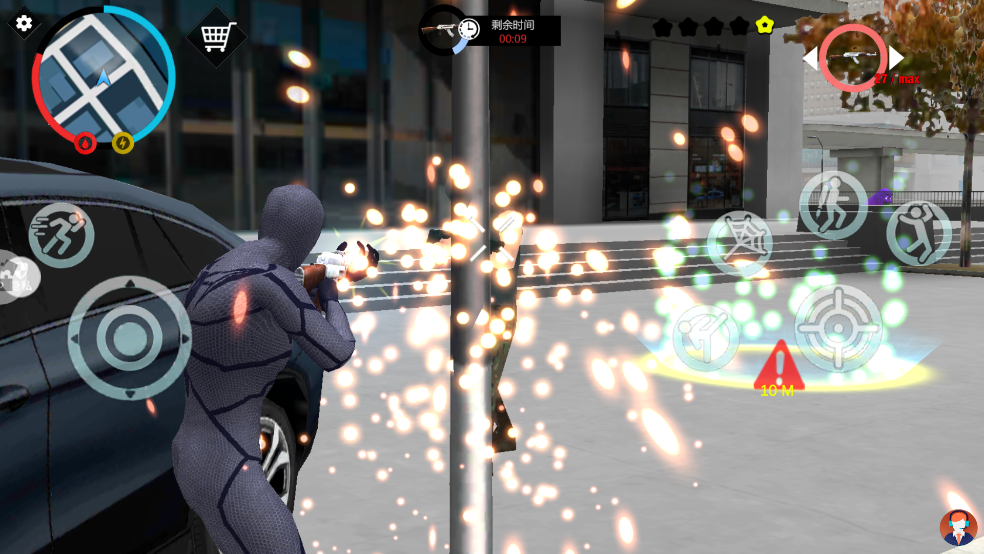
Task: Open the settings gear menu
Action: pos(24,23)
